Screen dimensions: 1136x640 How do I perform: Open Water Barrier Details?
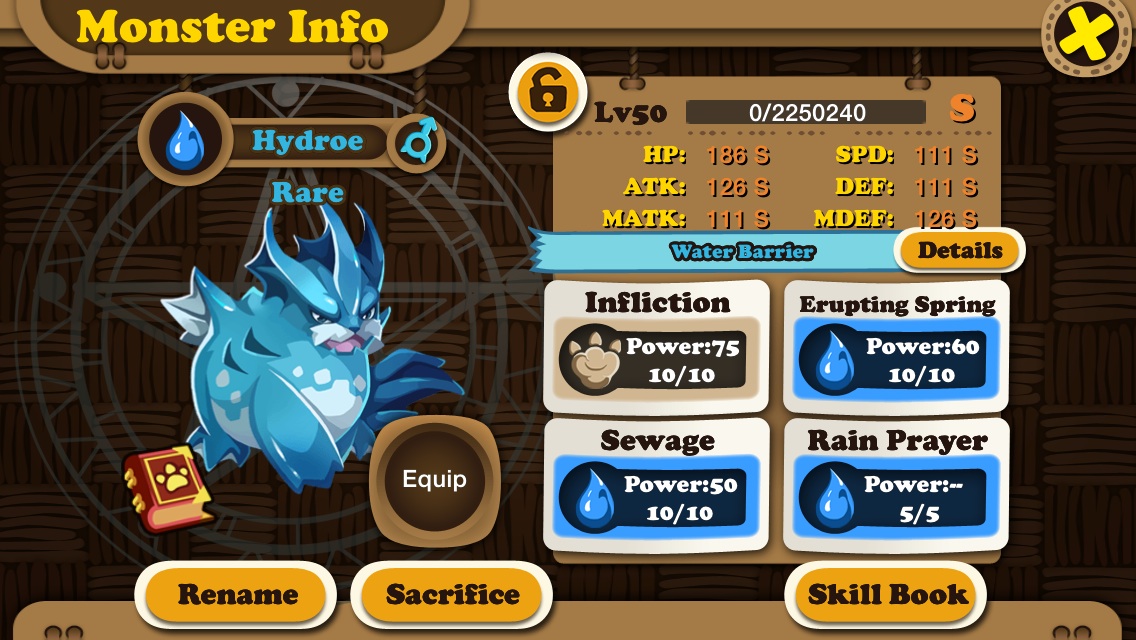[959, 251]
